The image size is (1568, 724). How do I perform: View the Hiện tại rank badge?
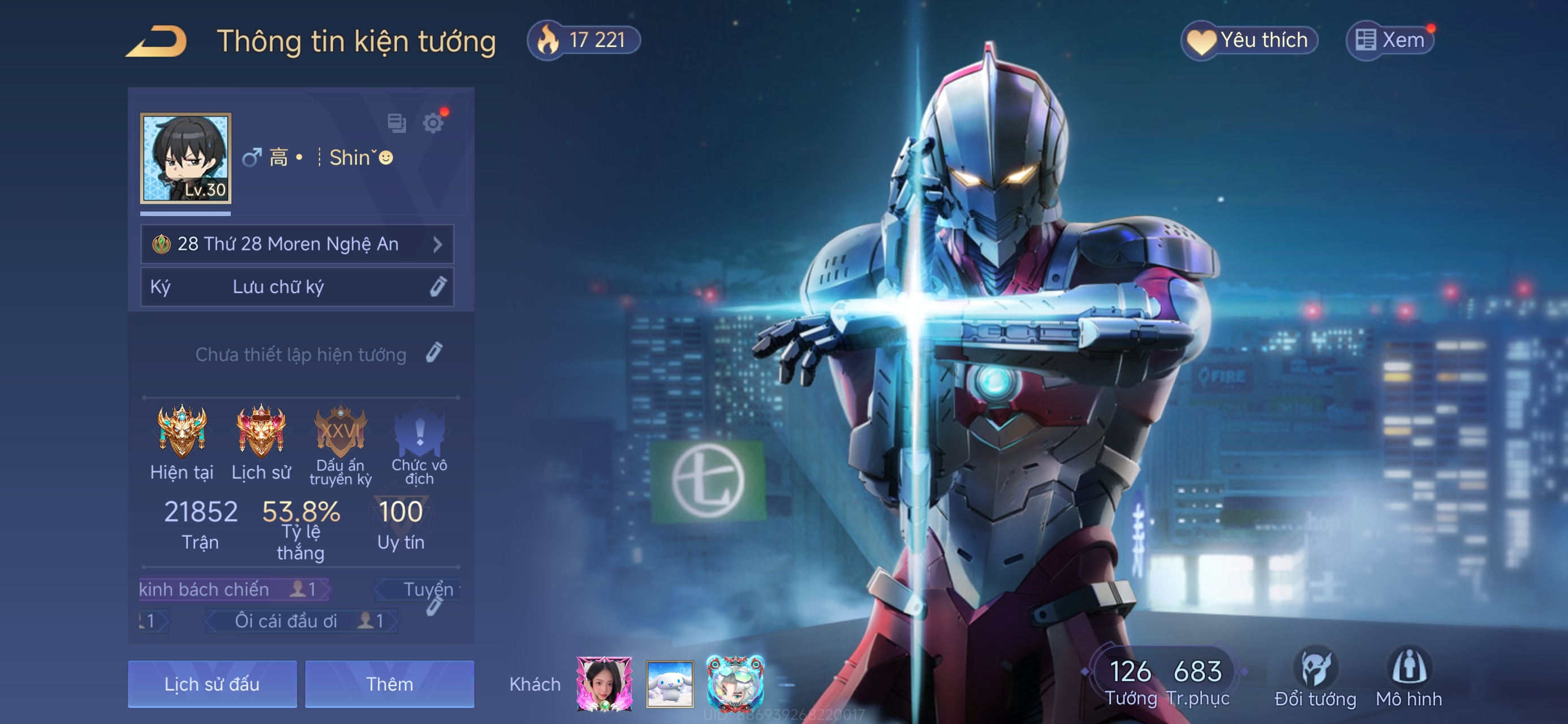coord(182,430)
